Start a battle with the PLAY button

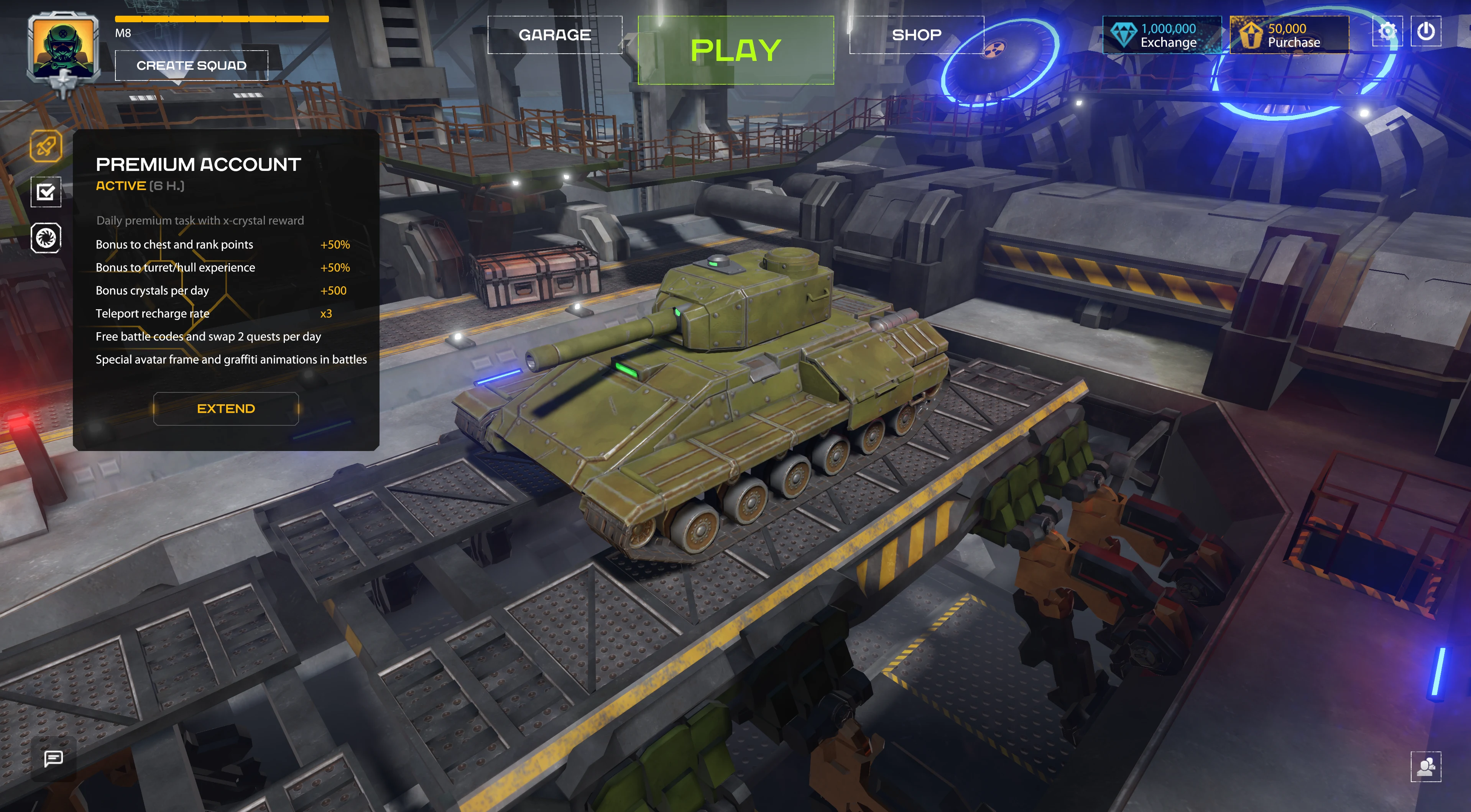click(735, 50)
